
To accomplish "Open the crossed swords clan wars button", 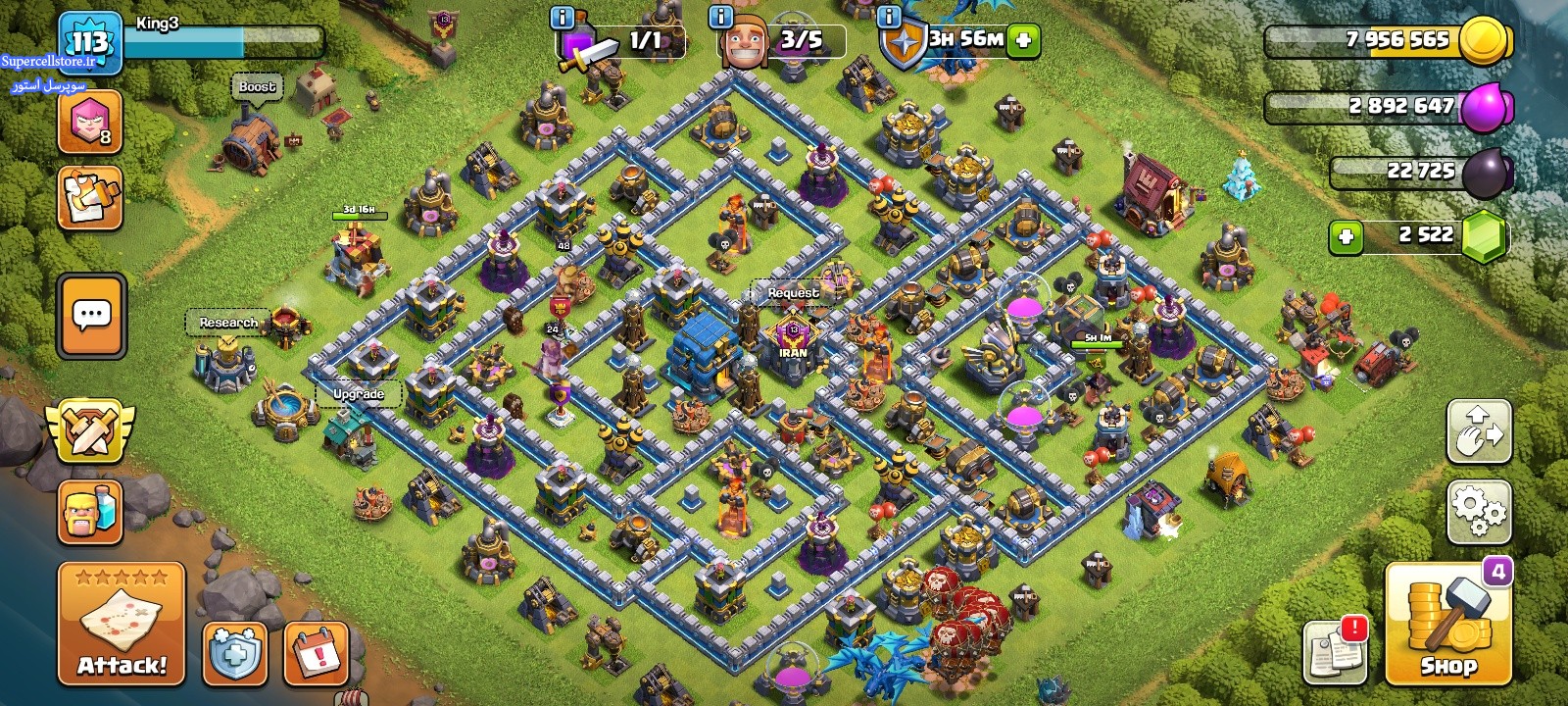I will [x=90, y=431].
